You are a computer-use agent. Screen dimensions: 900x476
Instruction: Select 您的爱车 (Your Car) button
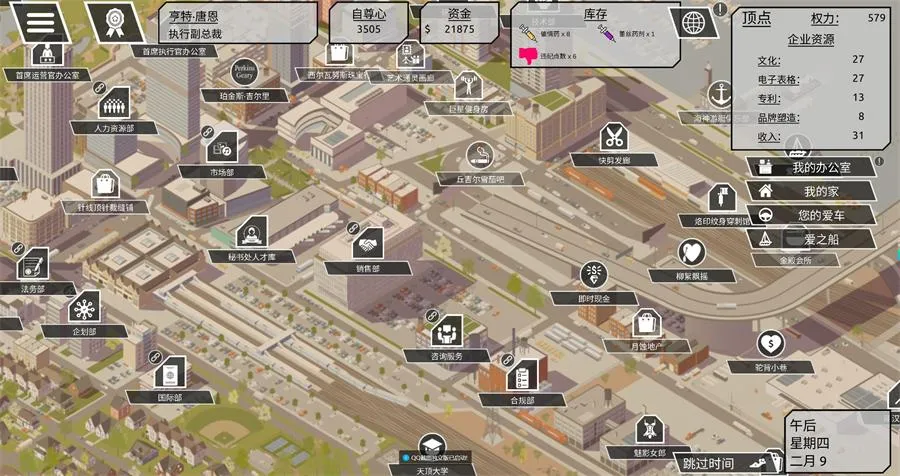coord(811,215)
